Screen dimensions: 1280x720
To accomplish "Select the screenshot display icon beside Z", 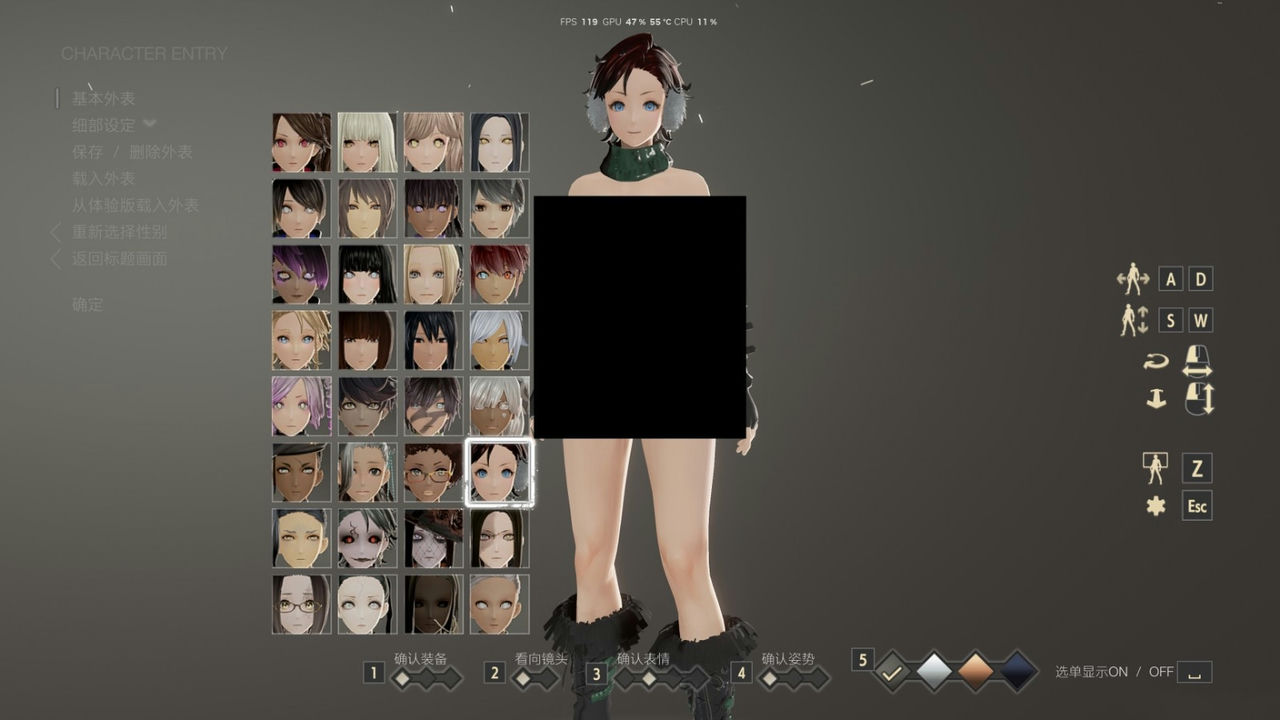I will coord(1155,467).
